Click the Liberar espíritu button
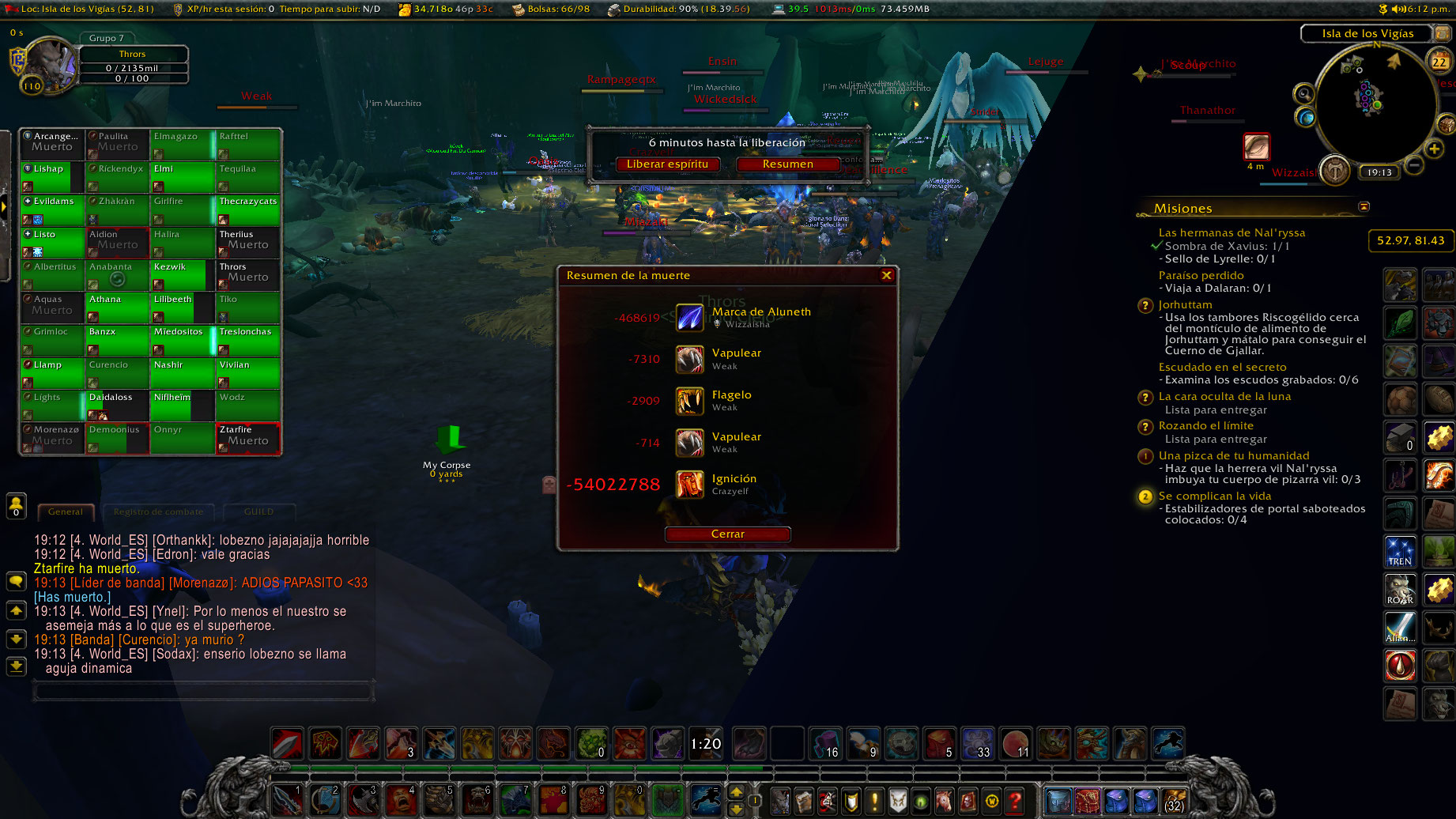1456x819 pixels. point(668,165)
